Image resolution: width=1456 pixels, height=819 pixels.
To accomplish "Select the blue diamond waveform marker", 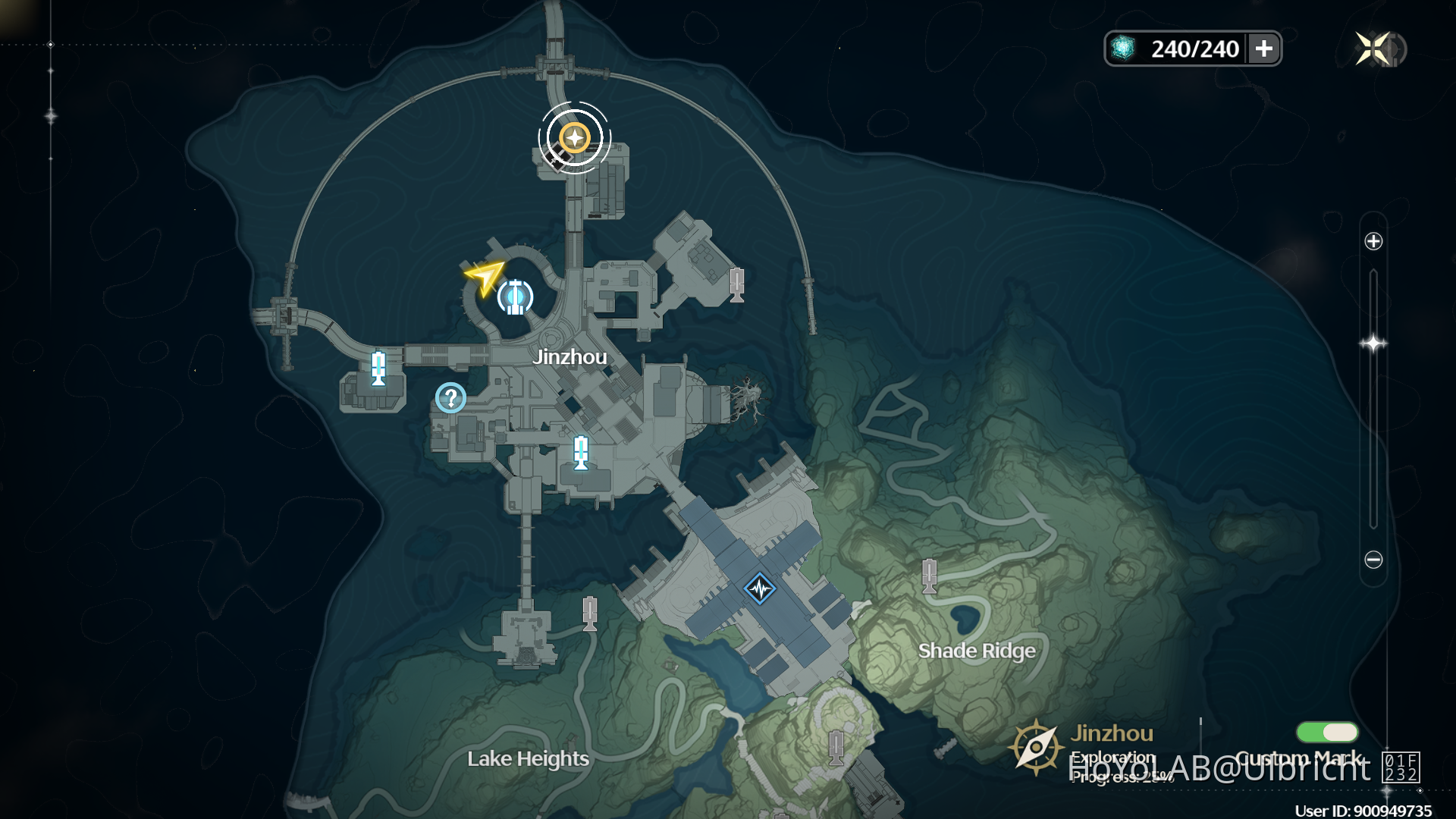I will (x=759, y=588).
